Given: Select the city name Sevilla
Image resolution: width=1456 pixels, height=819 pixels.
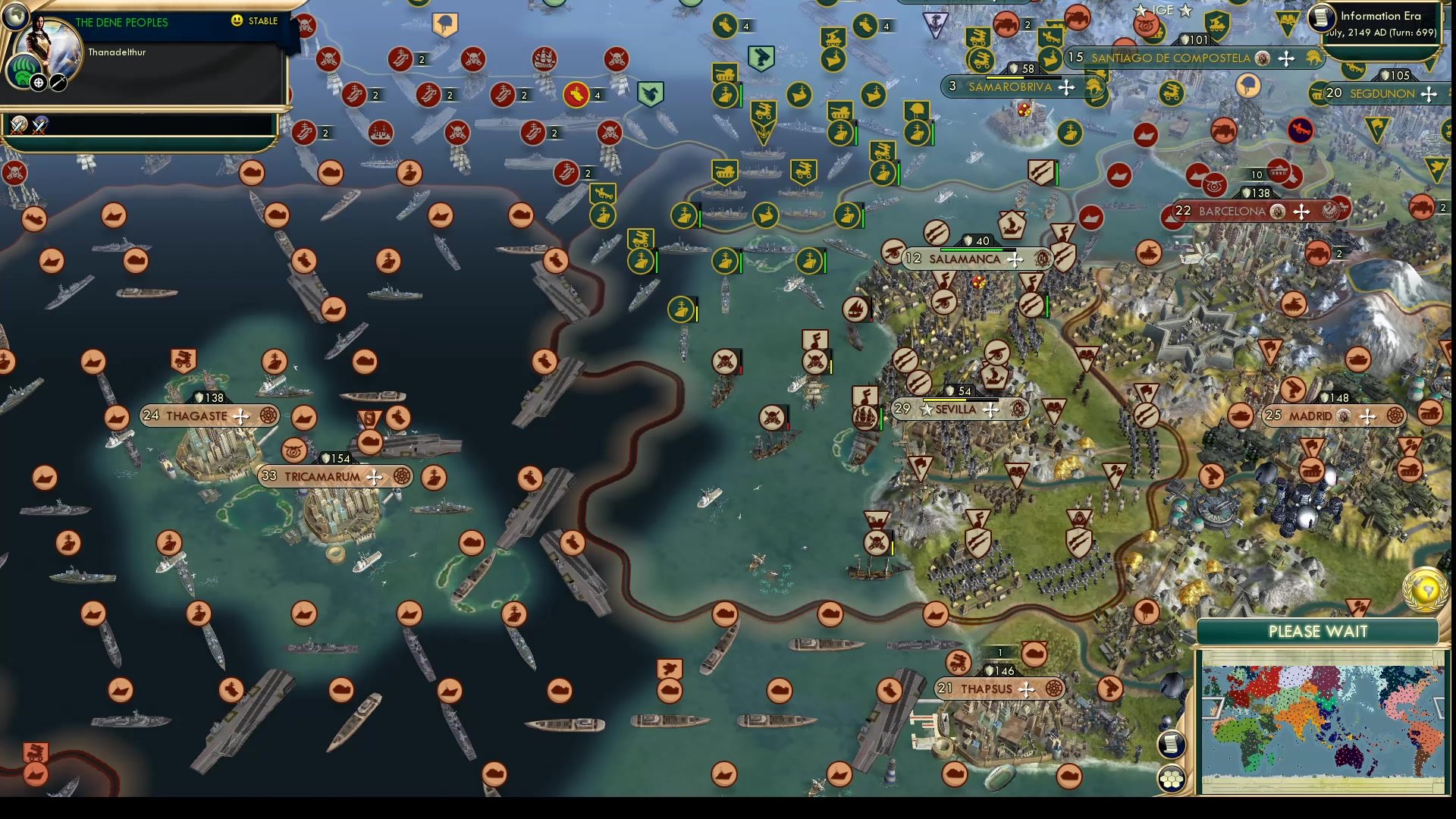Looking at the screenshot, I should 955,409.
